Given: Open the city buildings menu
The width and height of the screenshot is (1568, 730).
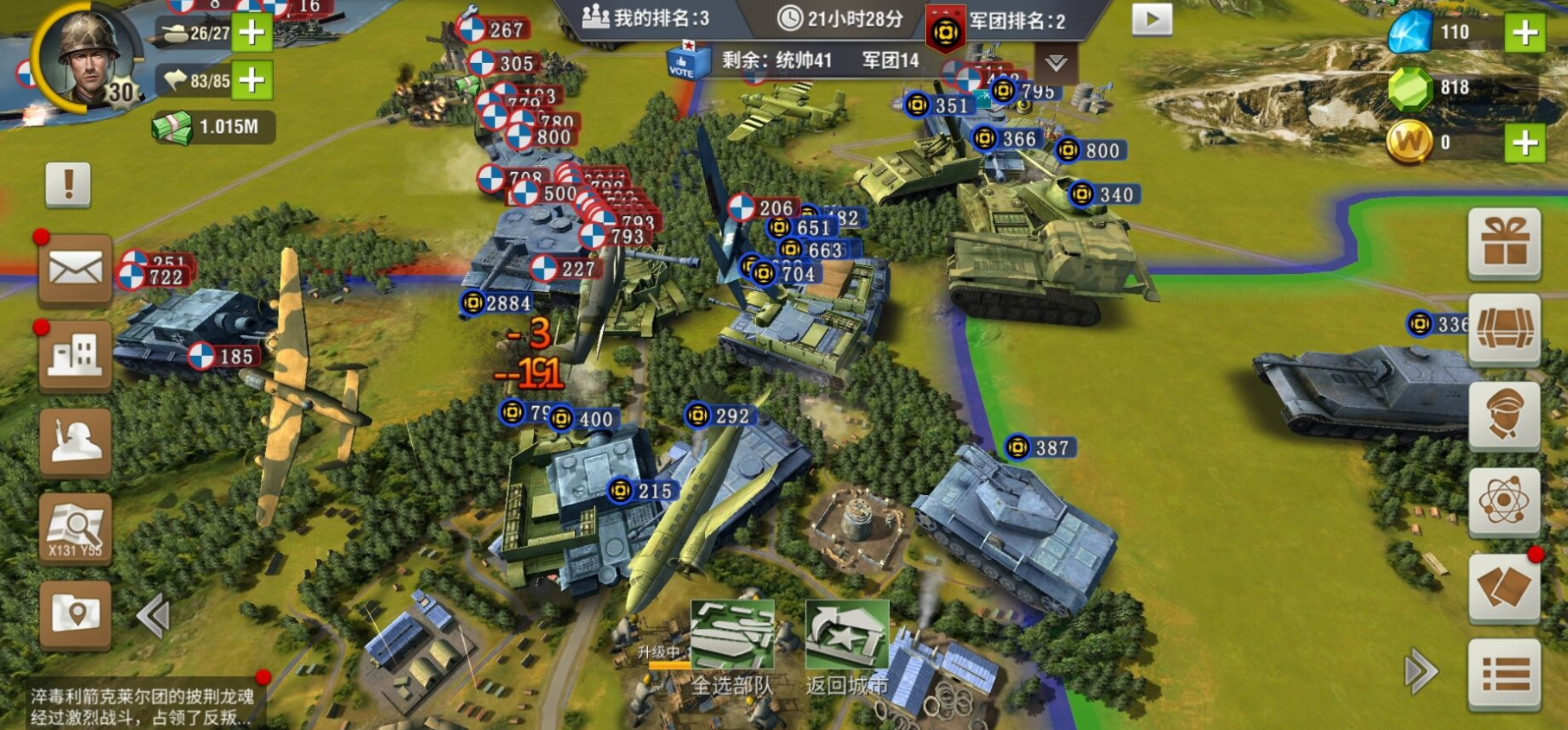Looking at the screenshot, I should click(x=75, y=355).
